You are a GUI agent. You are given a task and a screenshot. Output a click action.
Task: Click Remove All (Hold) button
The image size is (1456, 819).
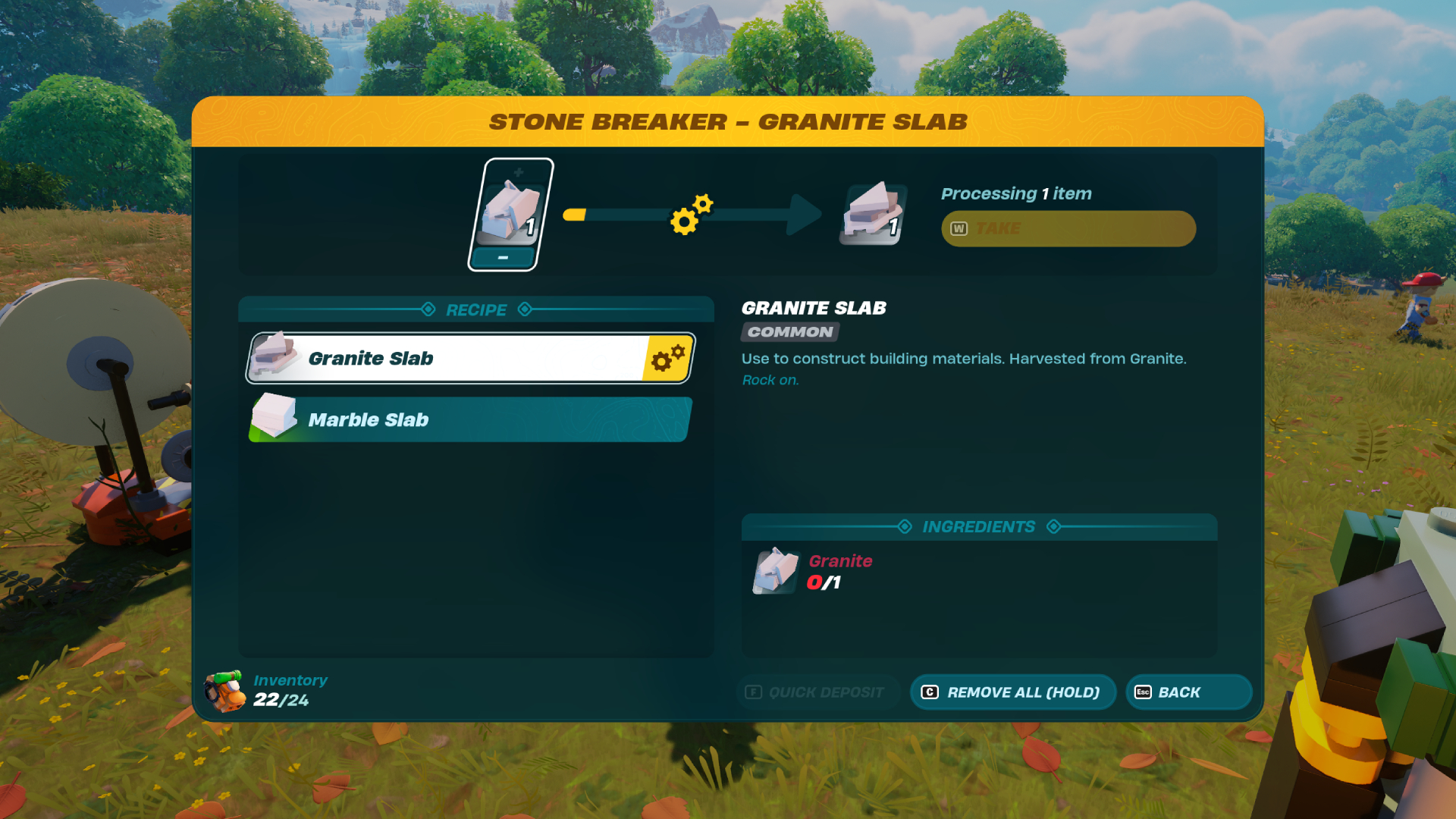[x=1012, y=692]
